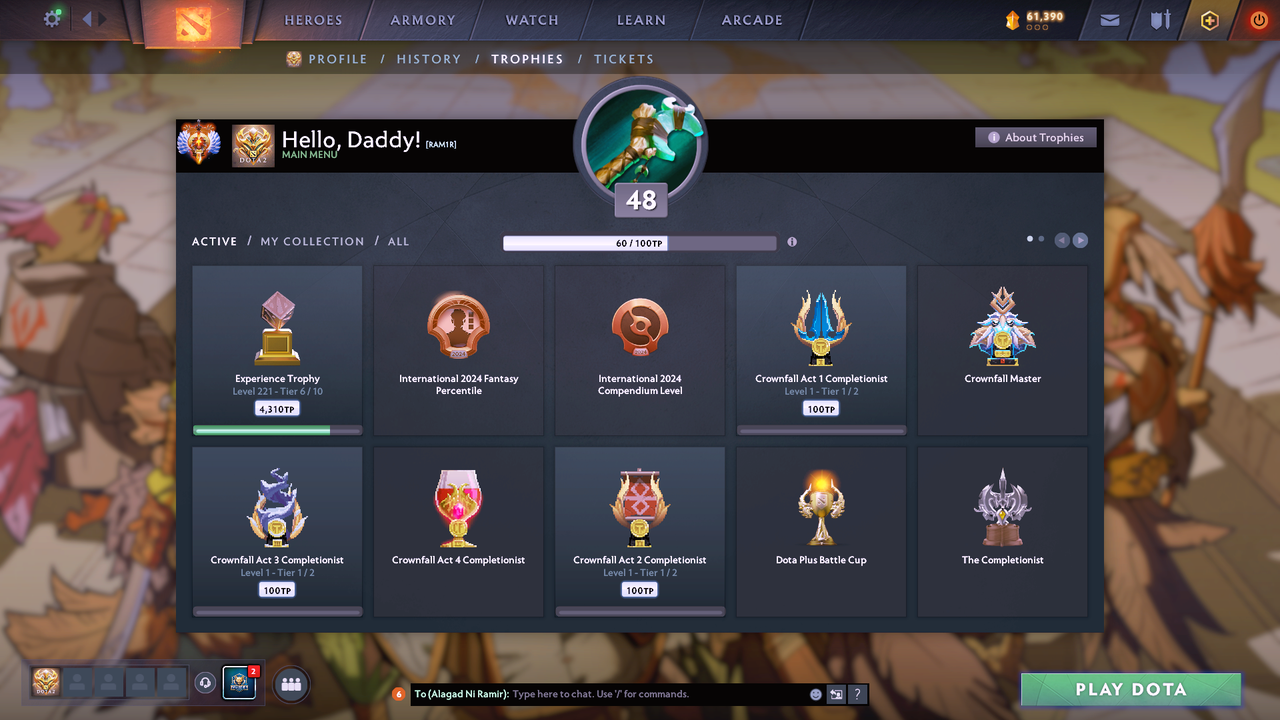The width and height of the screenshot is (1280, 720).
Task: Open the friends list icon
Action: tap(289, 683)
